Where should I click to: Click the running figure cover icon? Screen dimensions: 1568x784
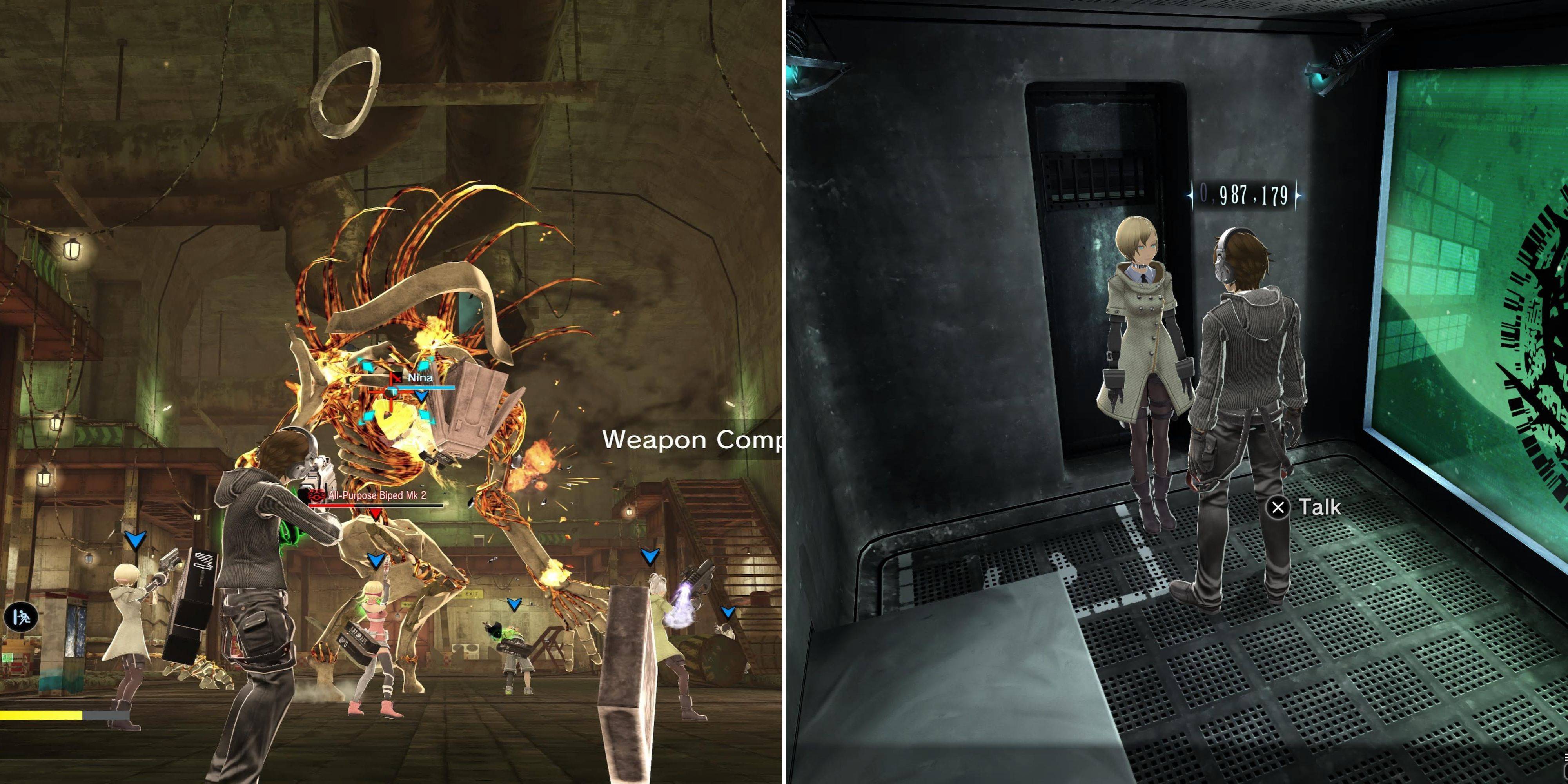tap(21, 617)
